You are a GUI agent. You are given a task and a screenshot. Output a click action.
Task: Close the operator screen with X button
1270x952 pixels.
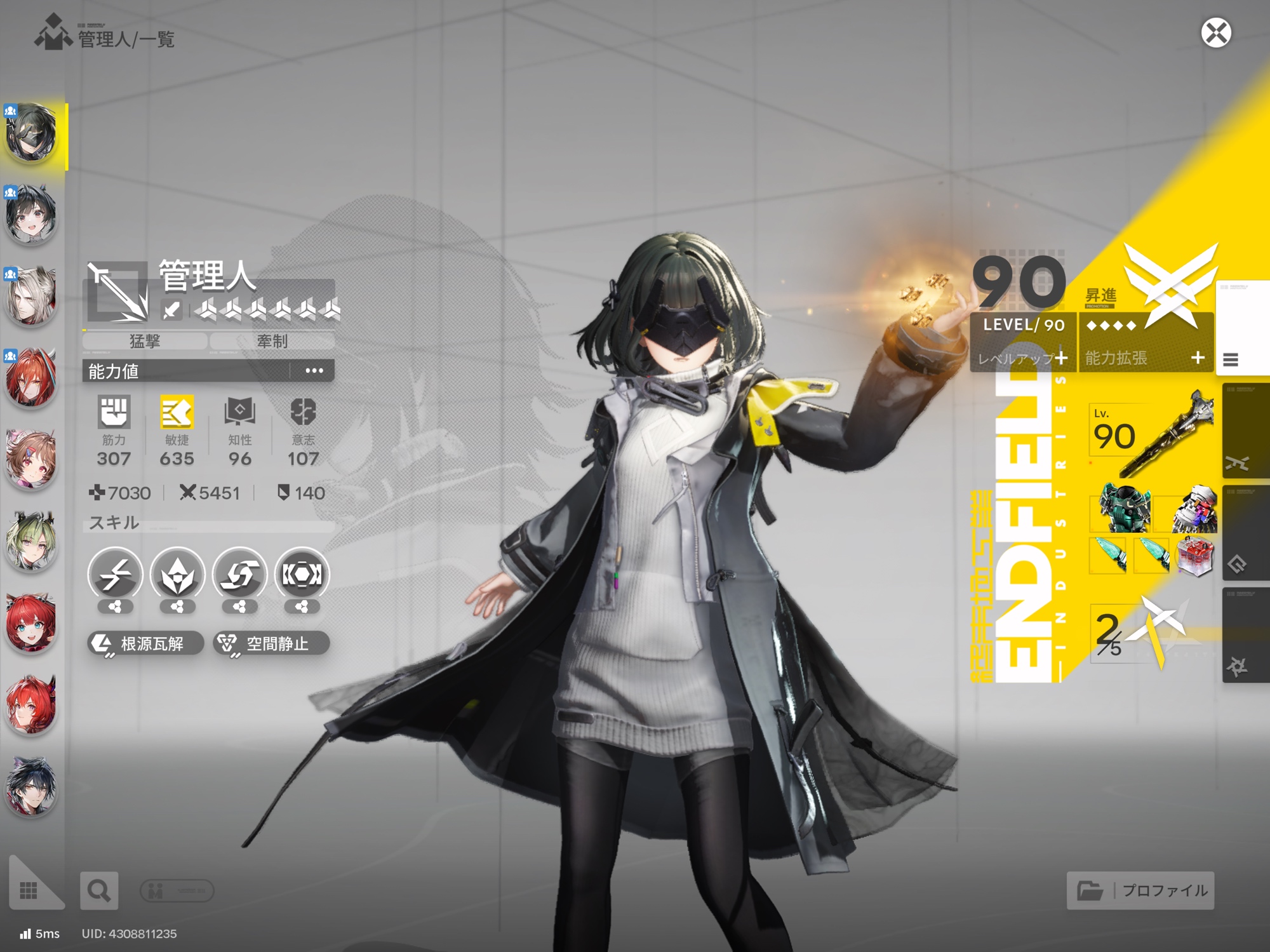(1215, 33)
